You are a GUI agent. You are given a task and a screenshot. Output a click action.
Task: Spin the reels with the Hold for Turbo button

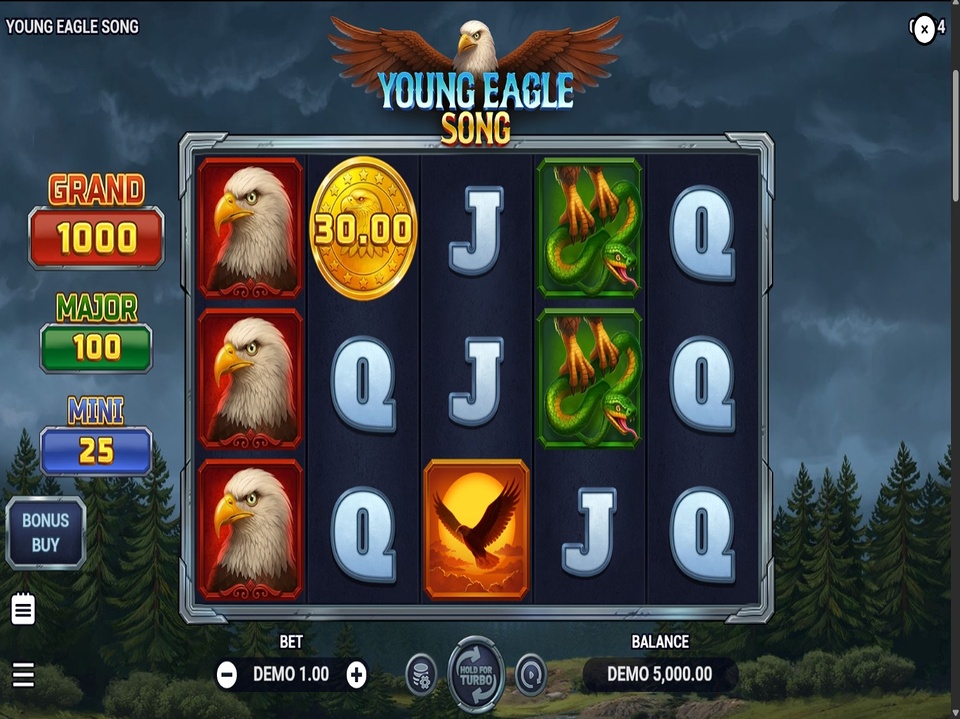(x=476, y=674)
